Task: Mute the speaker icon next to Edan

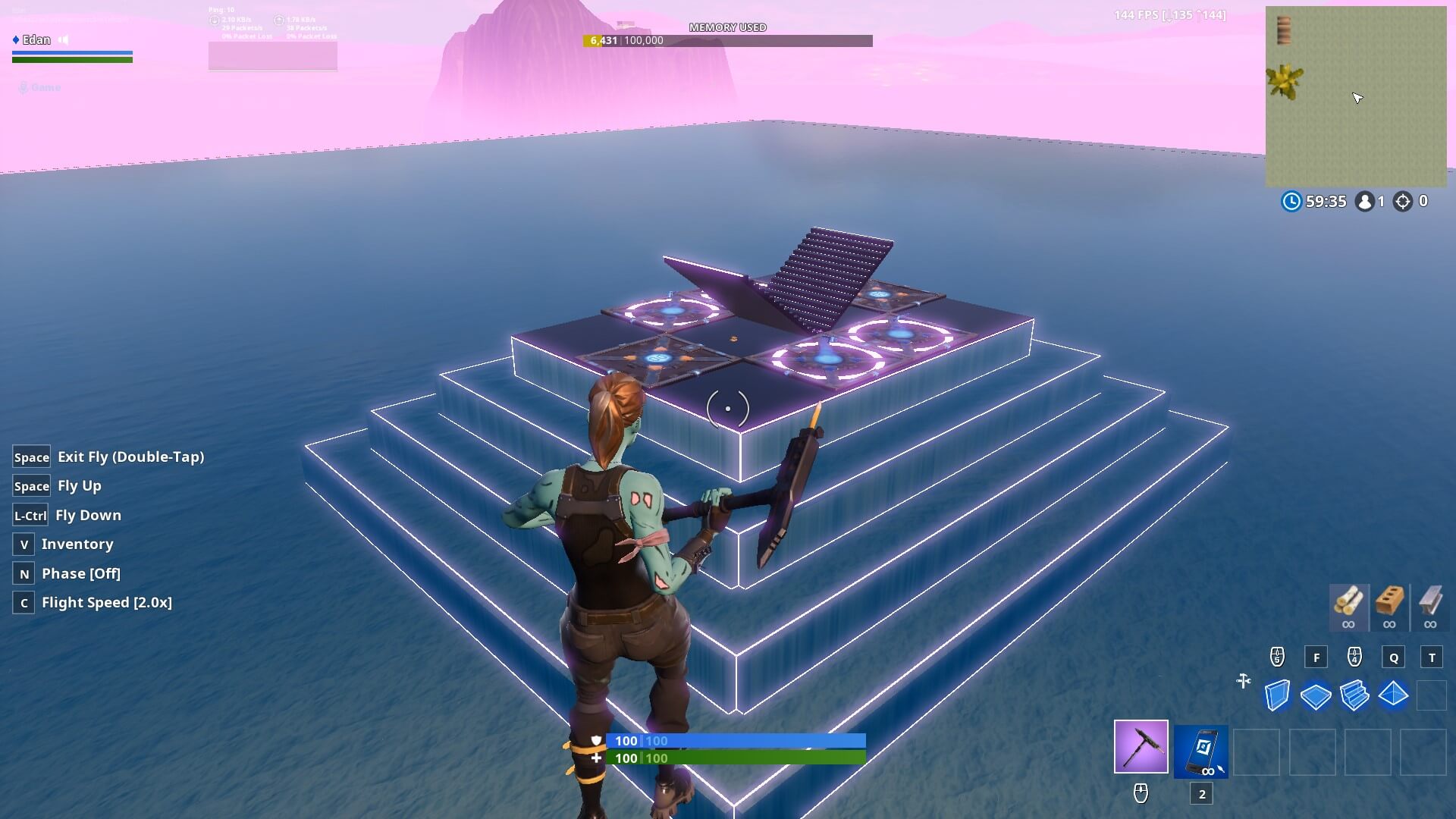Action: pyautogui.click(x=62, y=39)
